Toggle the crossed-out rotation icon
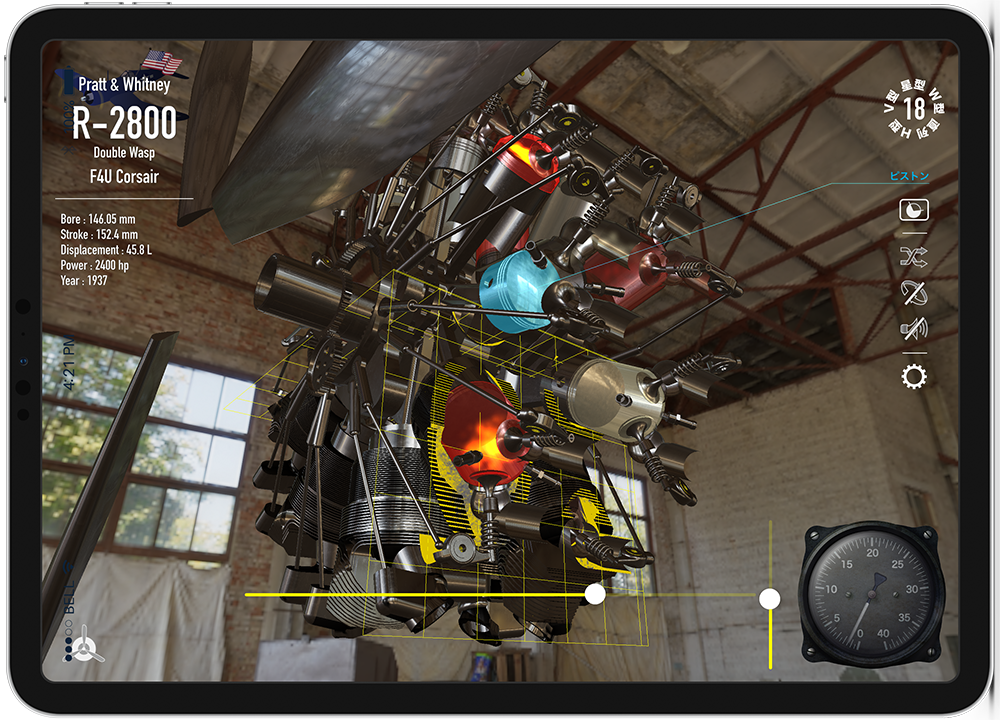The image size is (1000, 720). pos(914,292)
